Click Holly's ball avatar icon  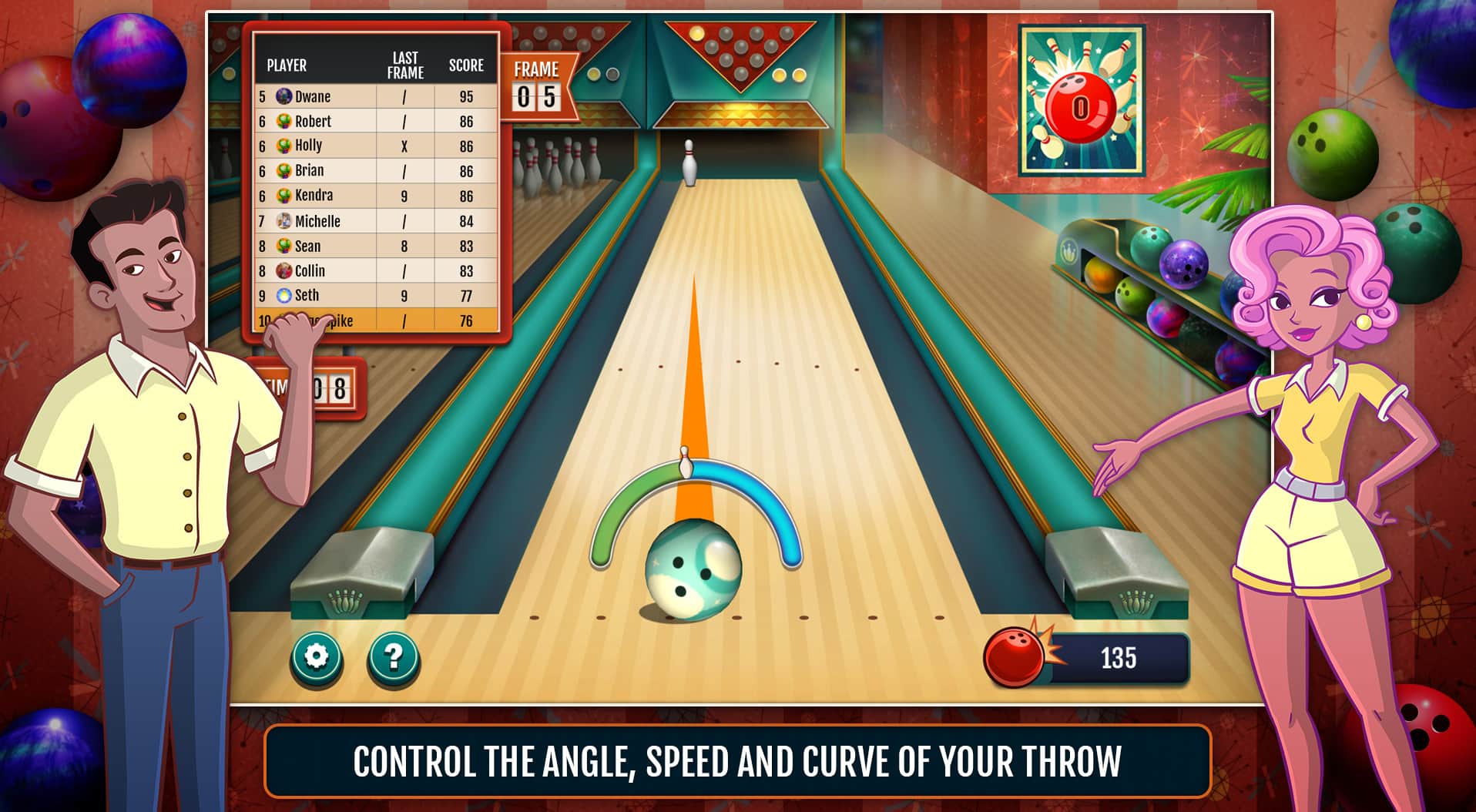[282, 145]
